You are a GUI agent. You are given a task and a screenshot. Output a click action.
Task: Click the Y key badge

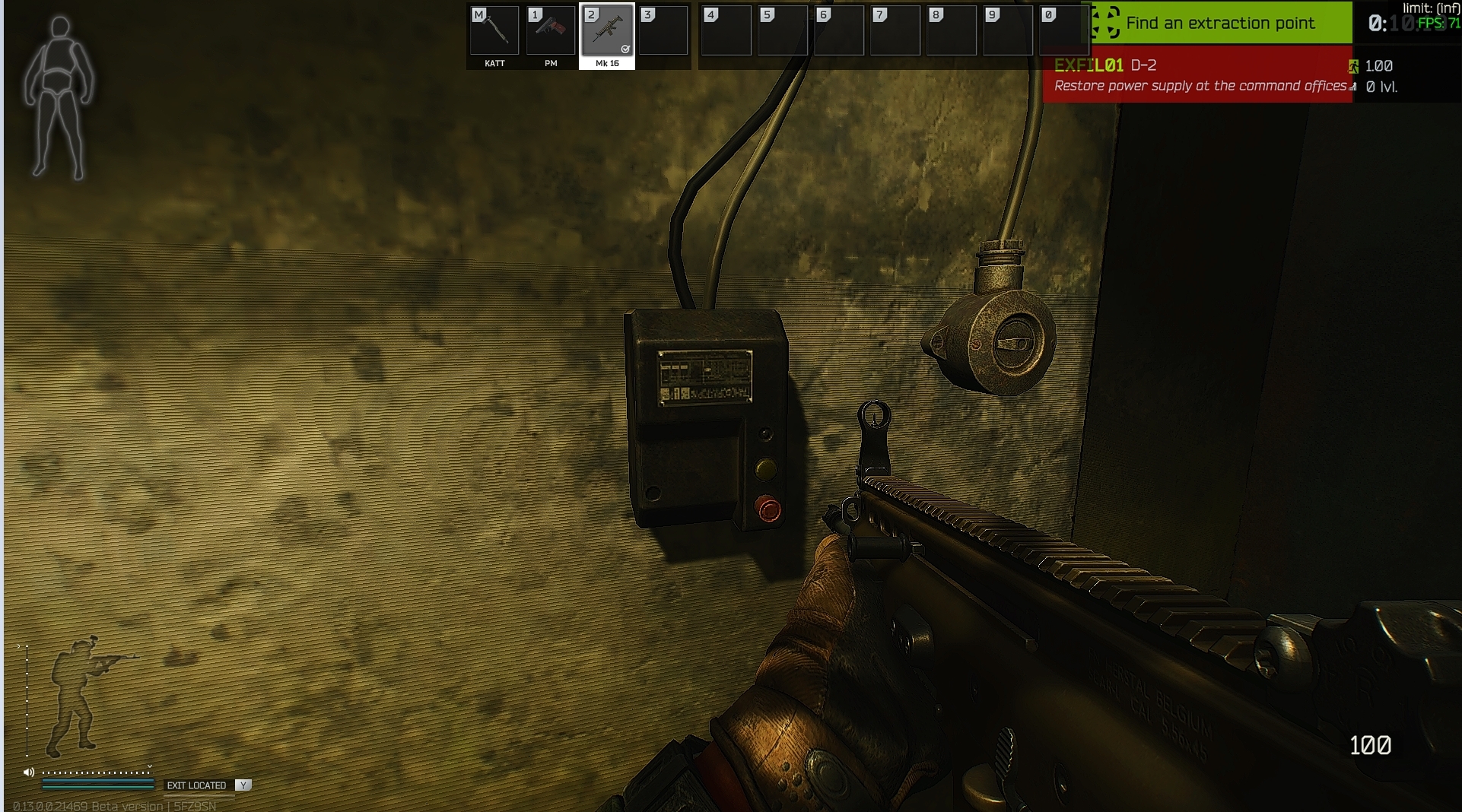click(243, 785)
